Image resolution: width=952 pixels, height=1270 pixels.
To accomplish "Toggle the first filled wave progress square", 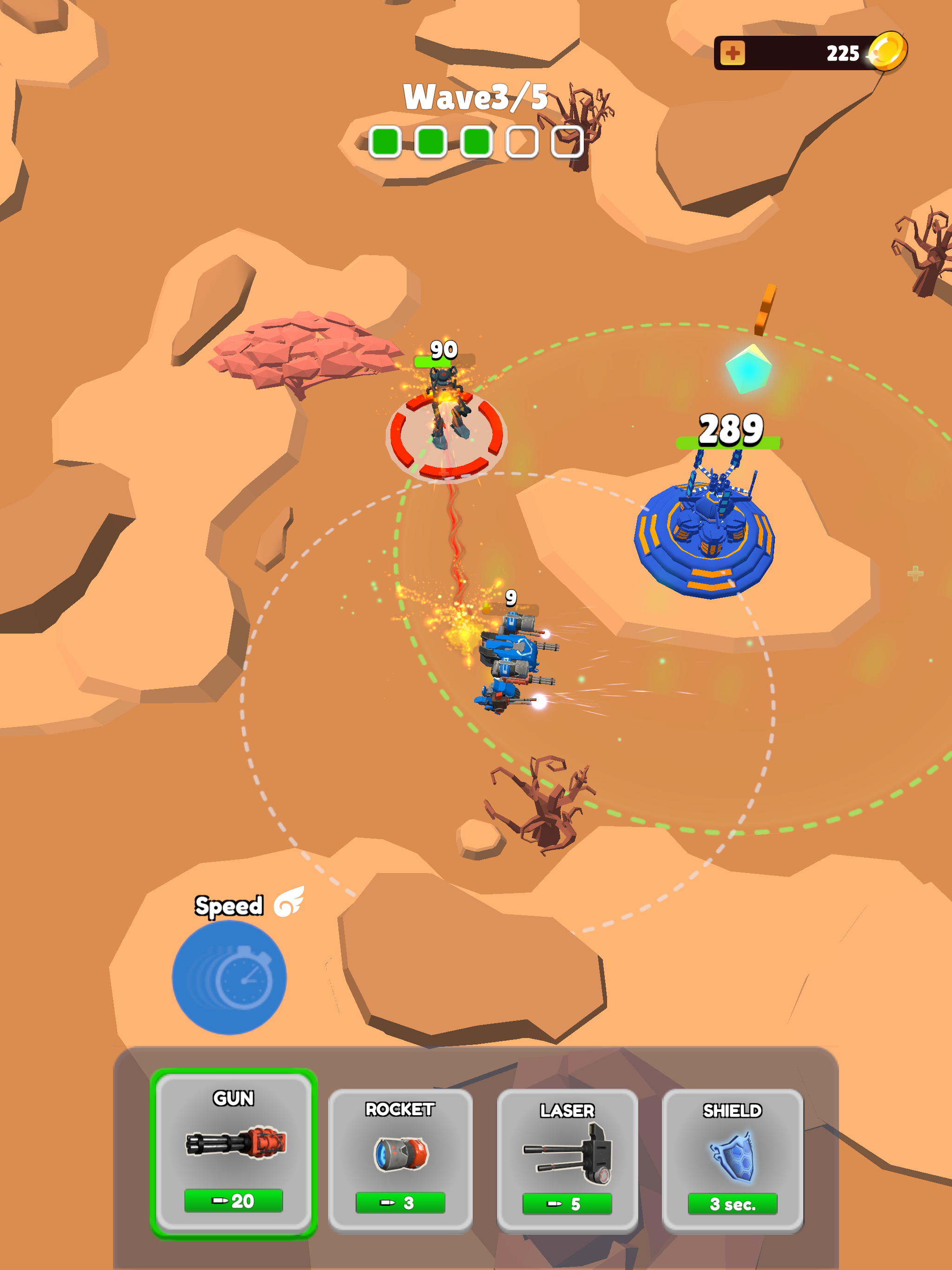I will [x=386, y=142].
